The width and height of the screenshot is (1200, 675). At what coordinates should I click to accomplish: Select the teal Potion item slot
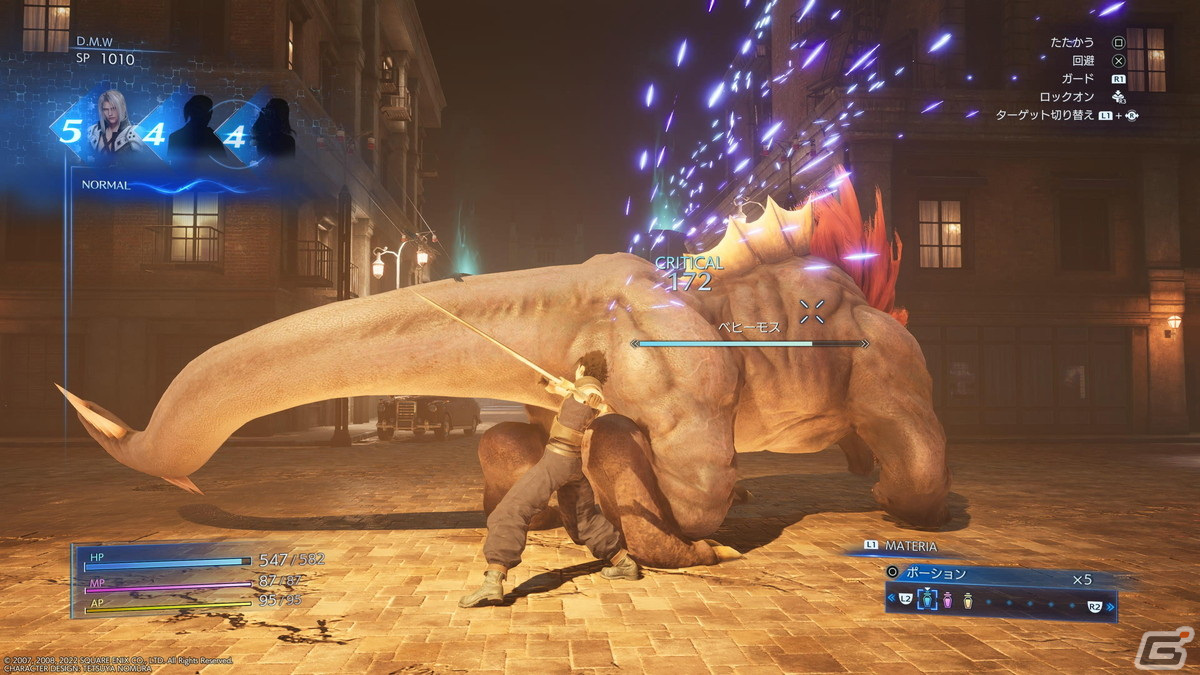coord(927,600)
